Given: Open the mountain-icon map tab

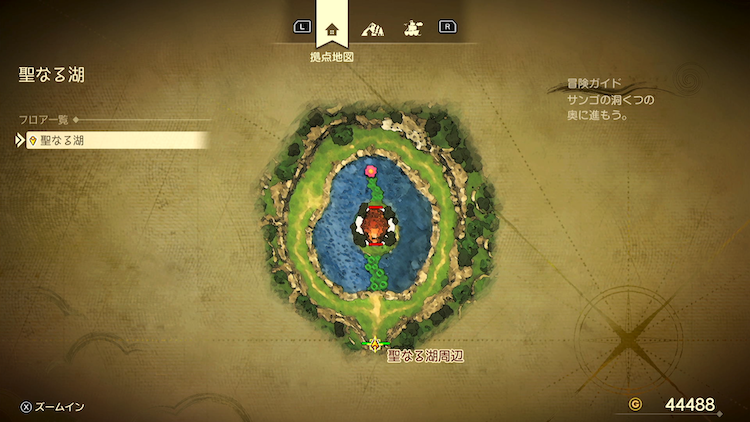Looking at the screenshot, I should [372, 28].
